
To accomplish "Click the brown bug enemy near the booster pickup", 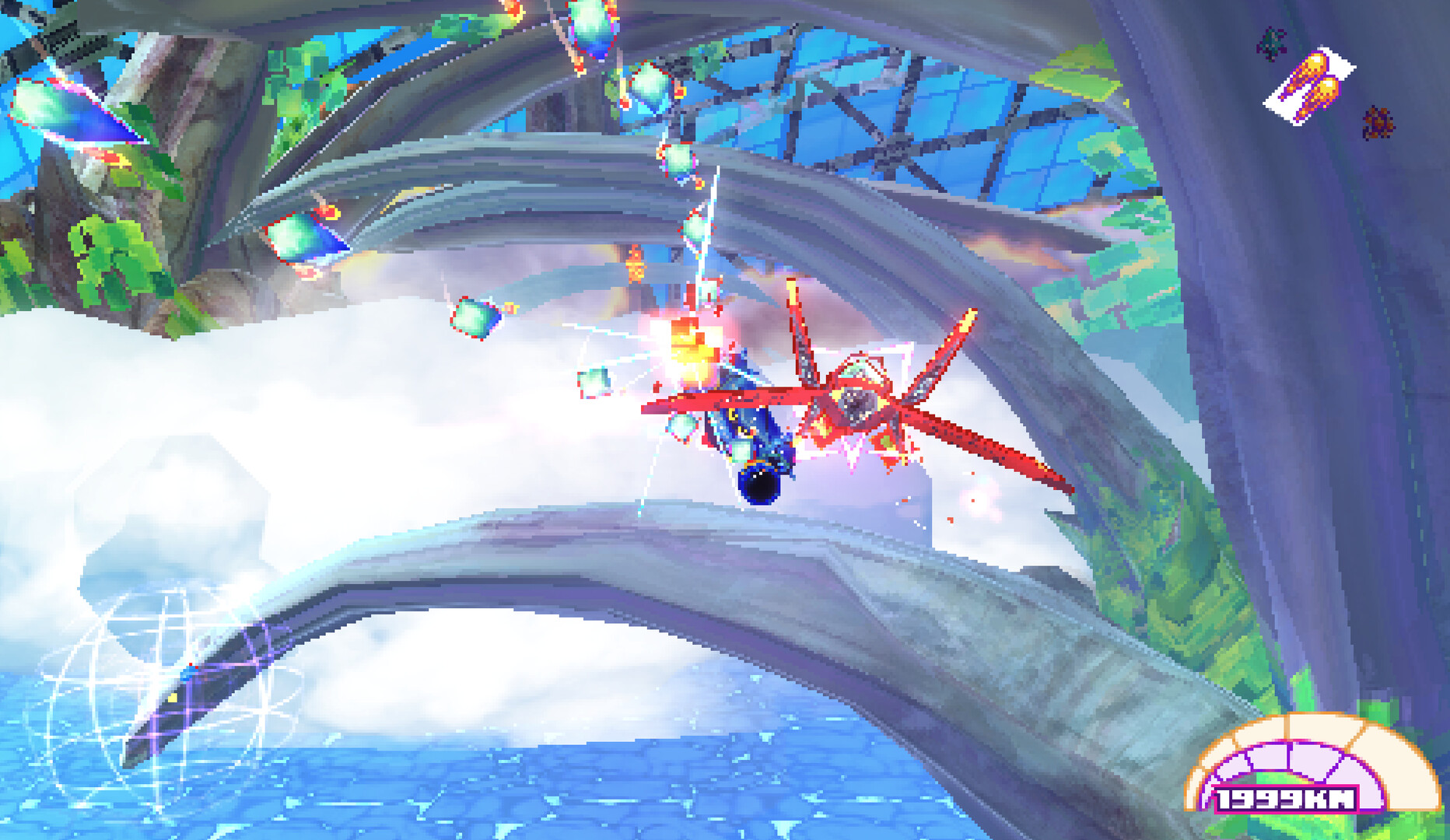I will [1379, 123].
